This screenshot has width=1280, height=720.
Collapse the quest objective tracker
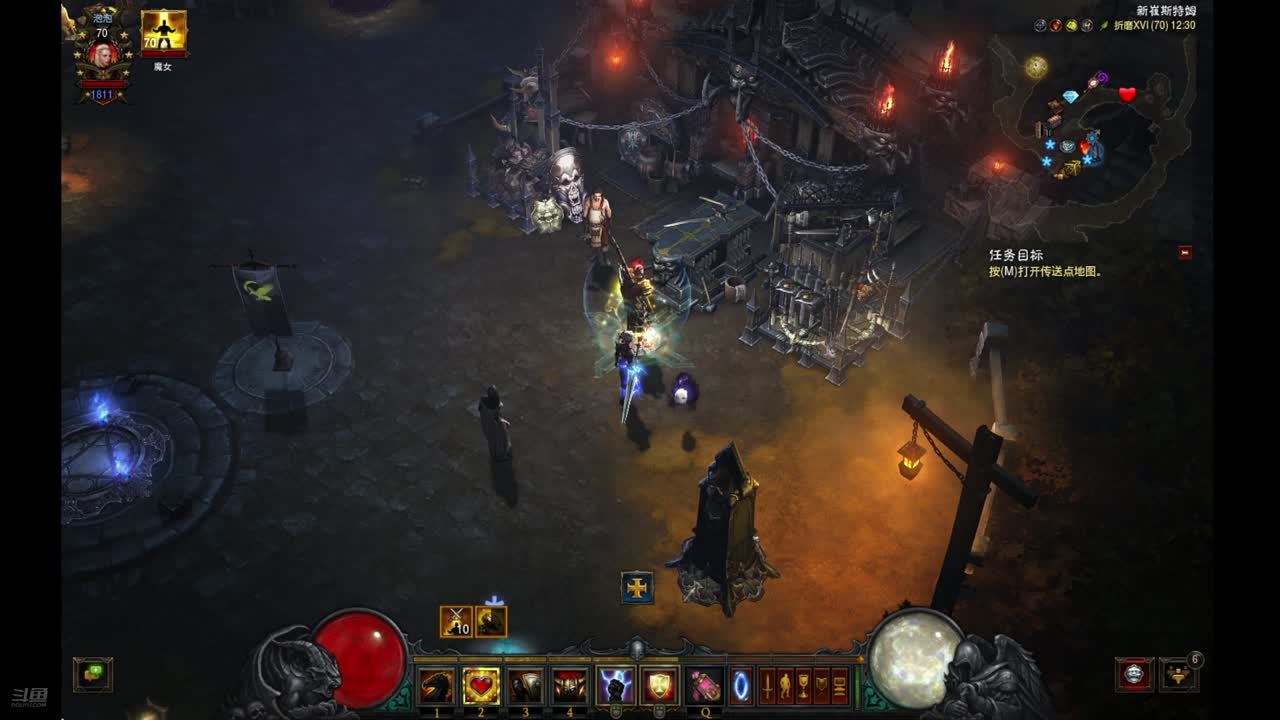(x=1185, y=253)
